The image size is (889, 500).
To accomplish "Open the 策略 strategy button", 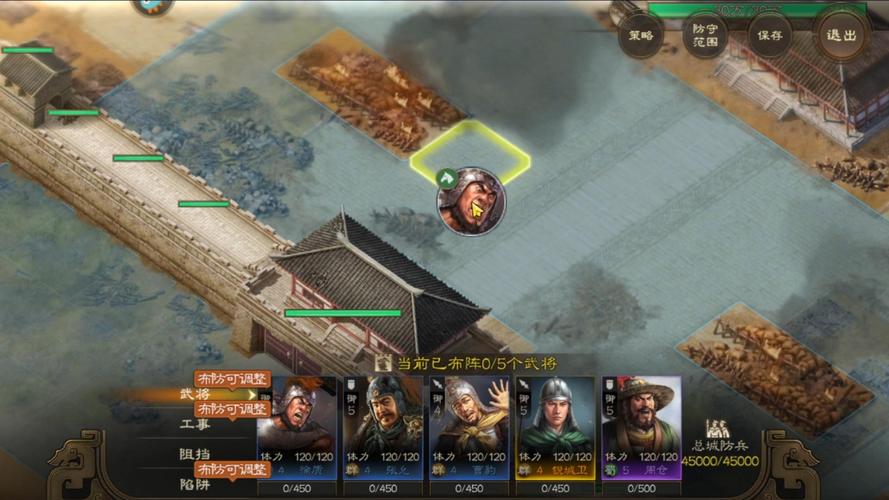I will tap(641, 35).
